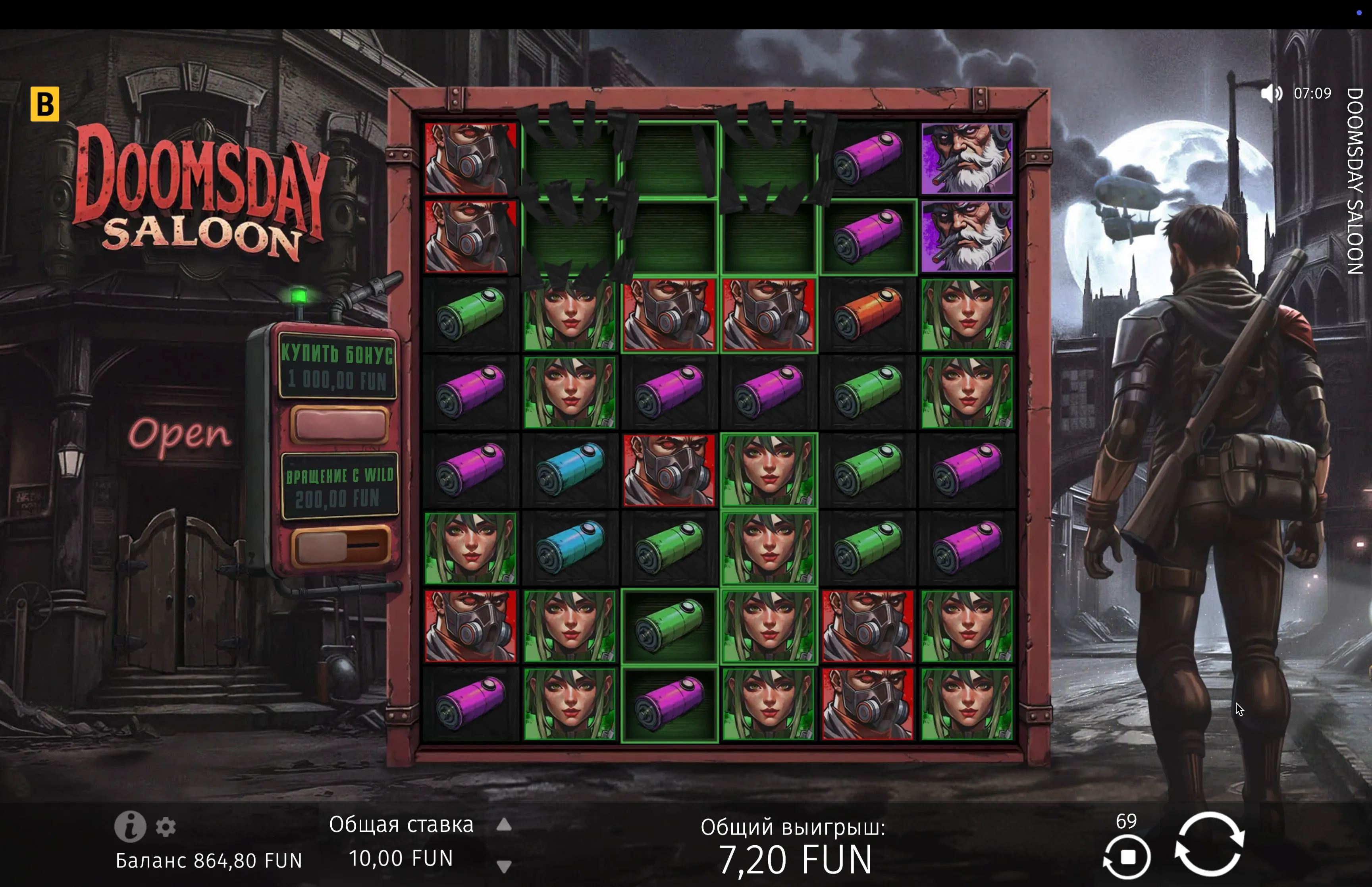Toggle the Wild spin for 200,00 FUN
Viewport: 1372px width, 887px height.
[340, 546]
